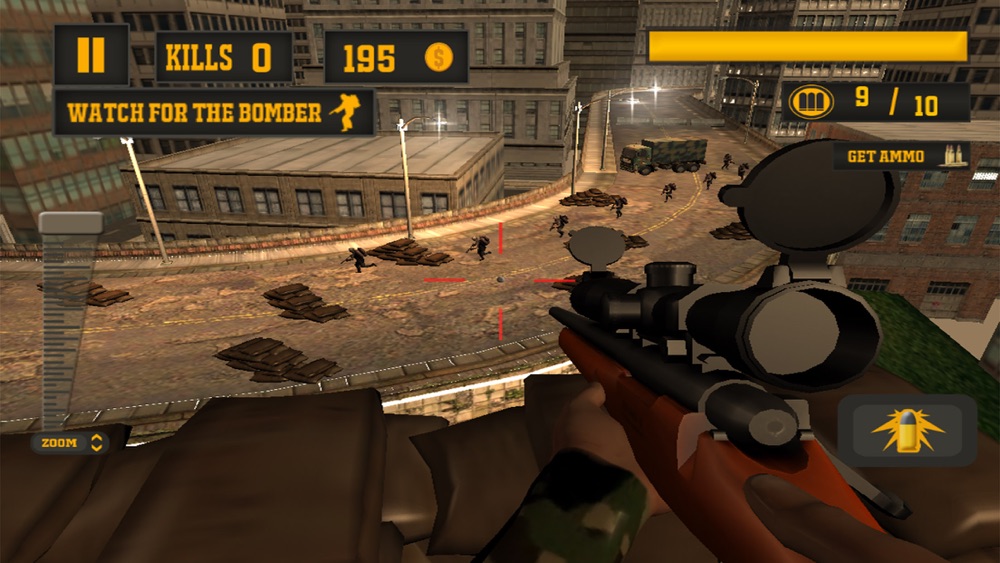
Task: Toggle the Zoom stepper control
Action: [x=70, y=443]
